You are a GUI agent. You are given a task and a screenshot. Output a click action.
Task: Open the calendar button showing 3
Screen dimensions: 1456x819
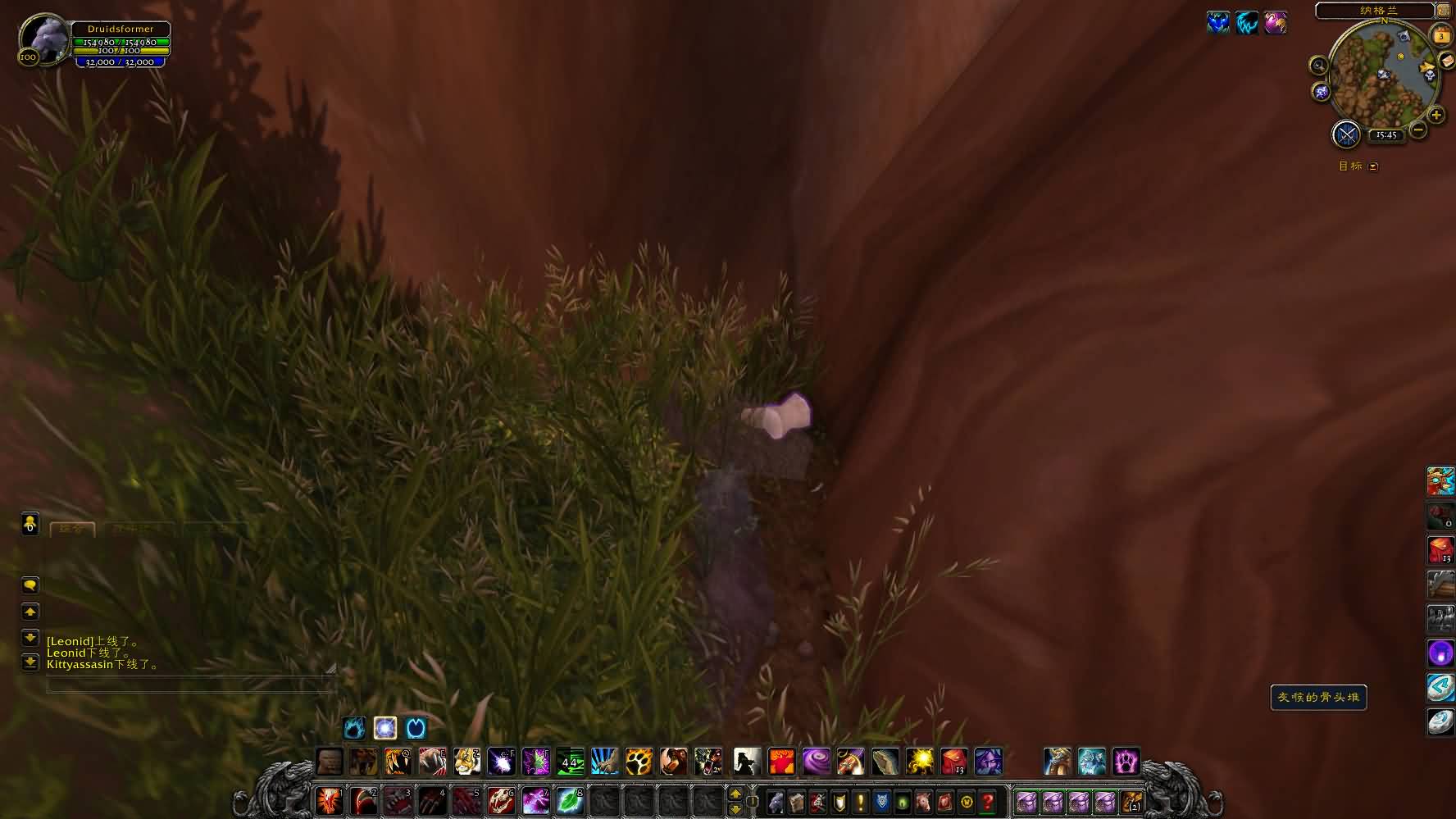click(x=1441, y=36)
